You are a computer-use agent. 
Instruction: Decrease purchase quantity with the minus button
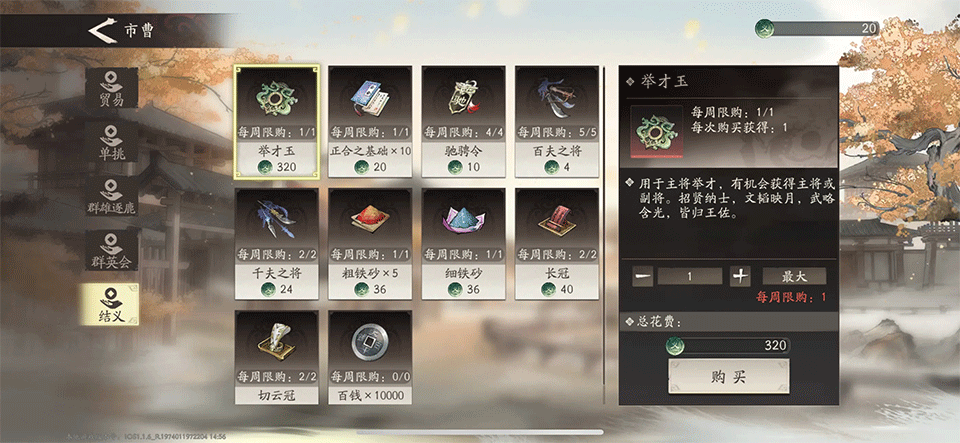pyautogui.click(x=644, y=276)
